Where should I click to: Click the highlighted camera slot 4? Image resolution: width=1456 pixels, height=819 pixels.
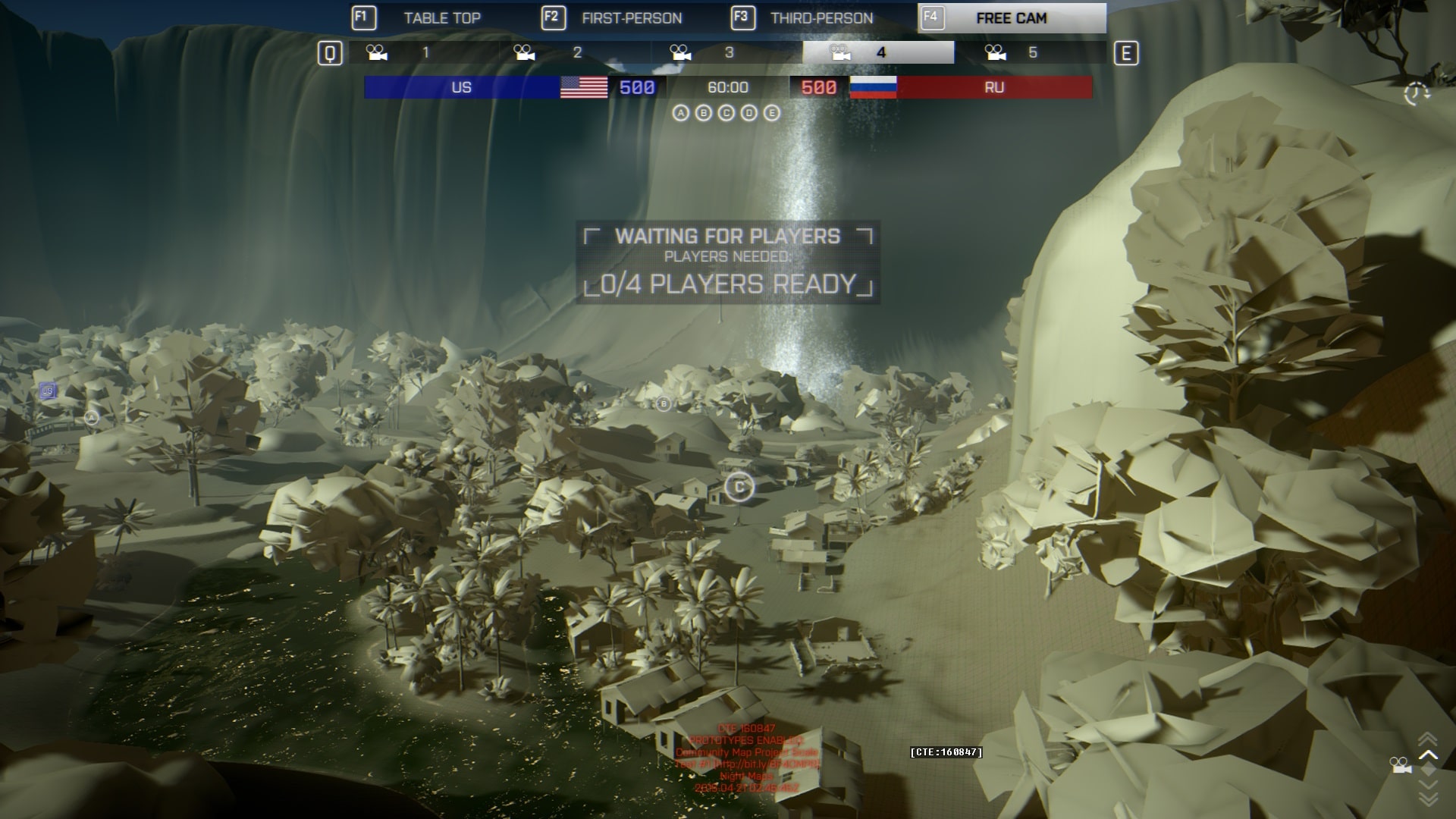coord(878,52)
